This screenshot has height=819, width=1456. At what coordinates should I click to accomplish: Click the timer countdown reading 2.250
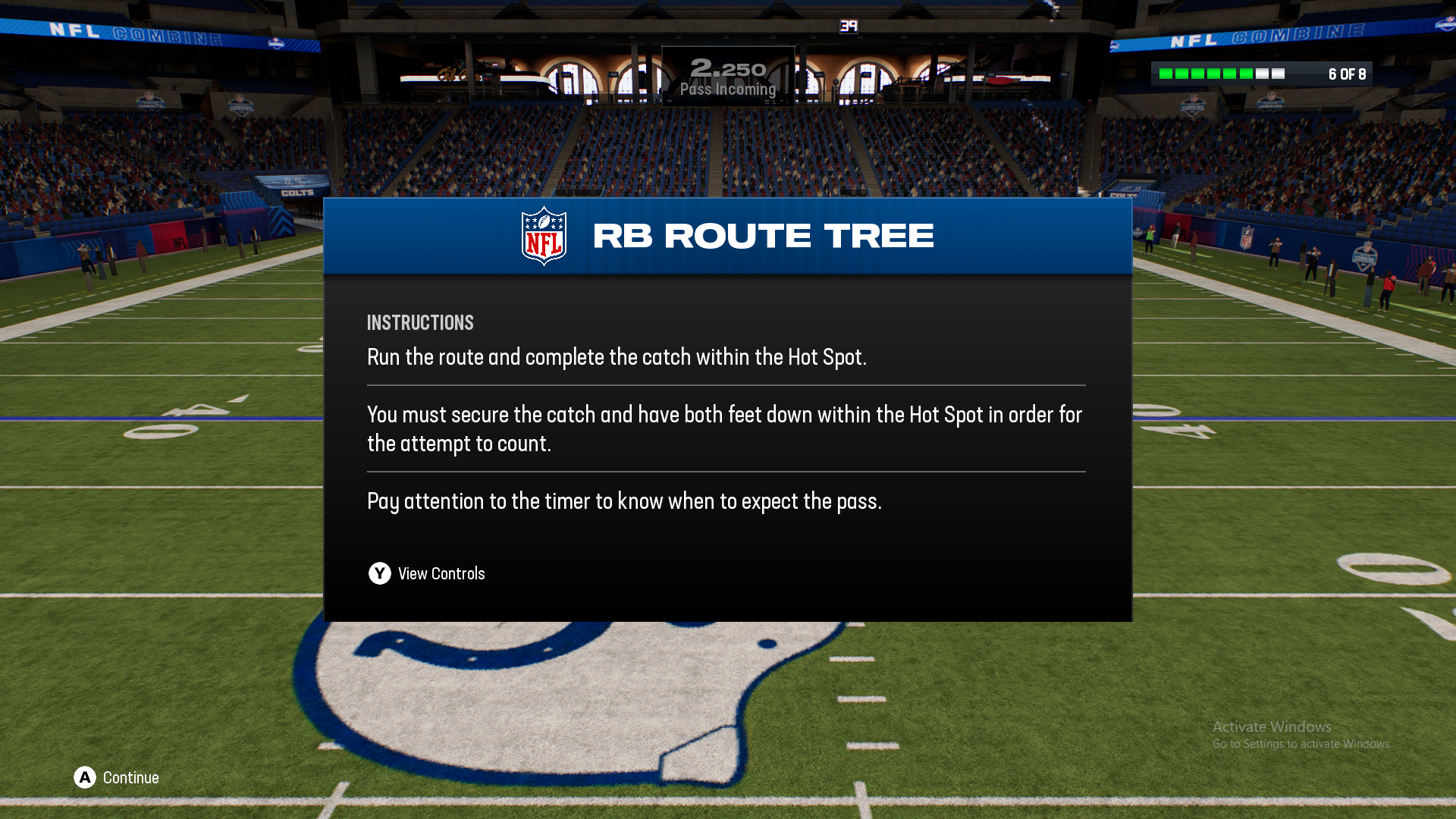click(728, 67)
